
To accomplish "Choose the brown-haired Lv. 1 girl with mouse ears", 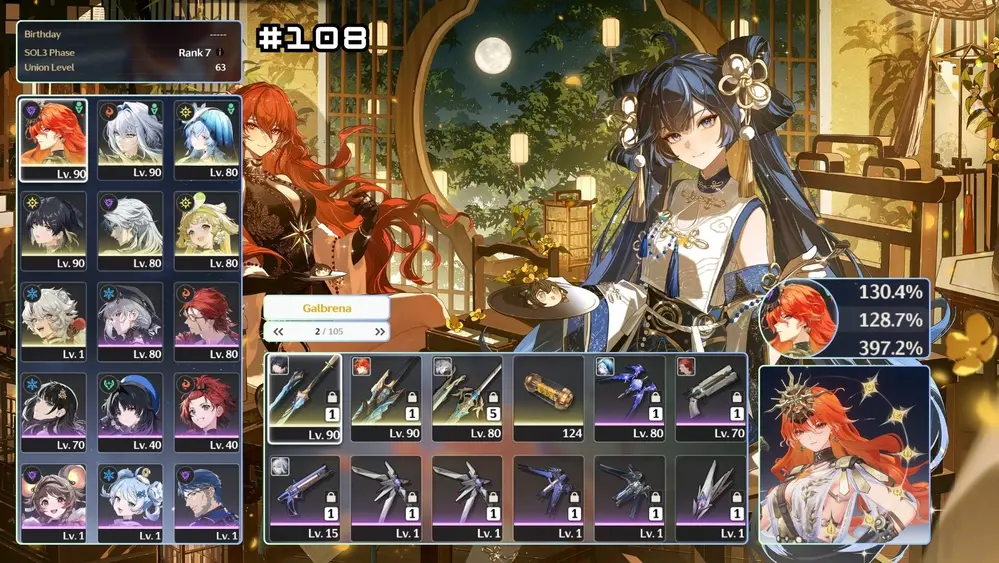I will pos(53,503).
